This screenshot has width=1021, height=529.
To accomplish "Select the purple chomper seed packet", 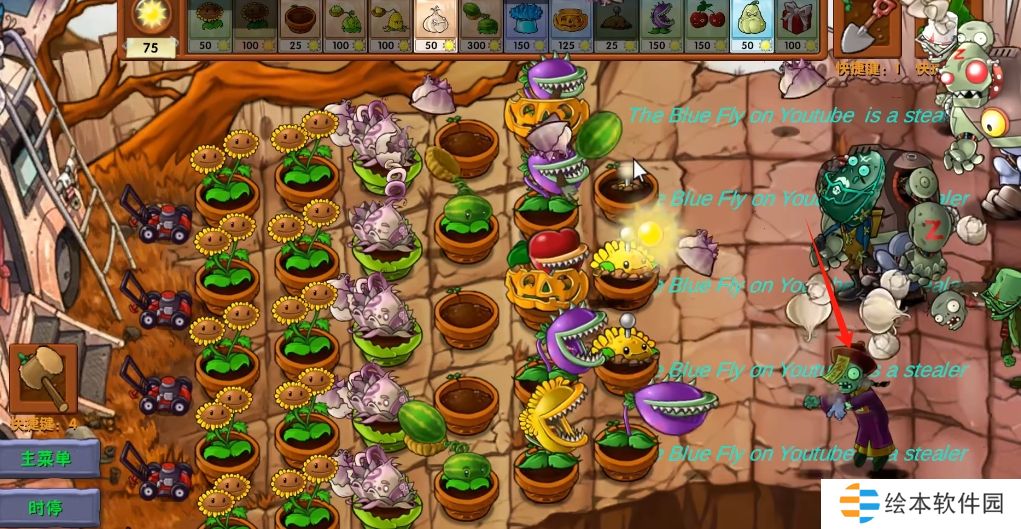I will tap(658, 26).
